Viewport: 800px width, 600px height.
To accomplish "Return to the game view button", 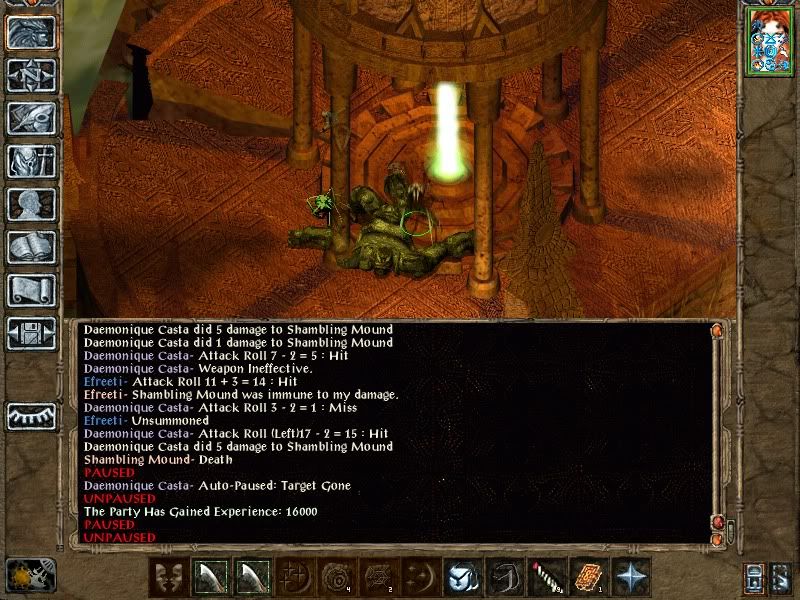I will (x=31, y=34).
